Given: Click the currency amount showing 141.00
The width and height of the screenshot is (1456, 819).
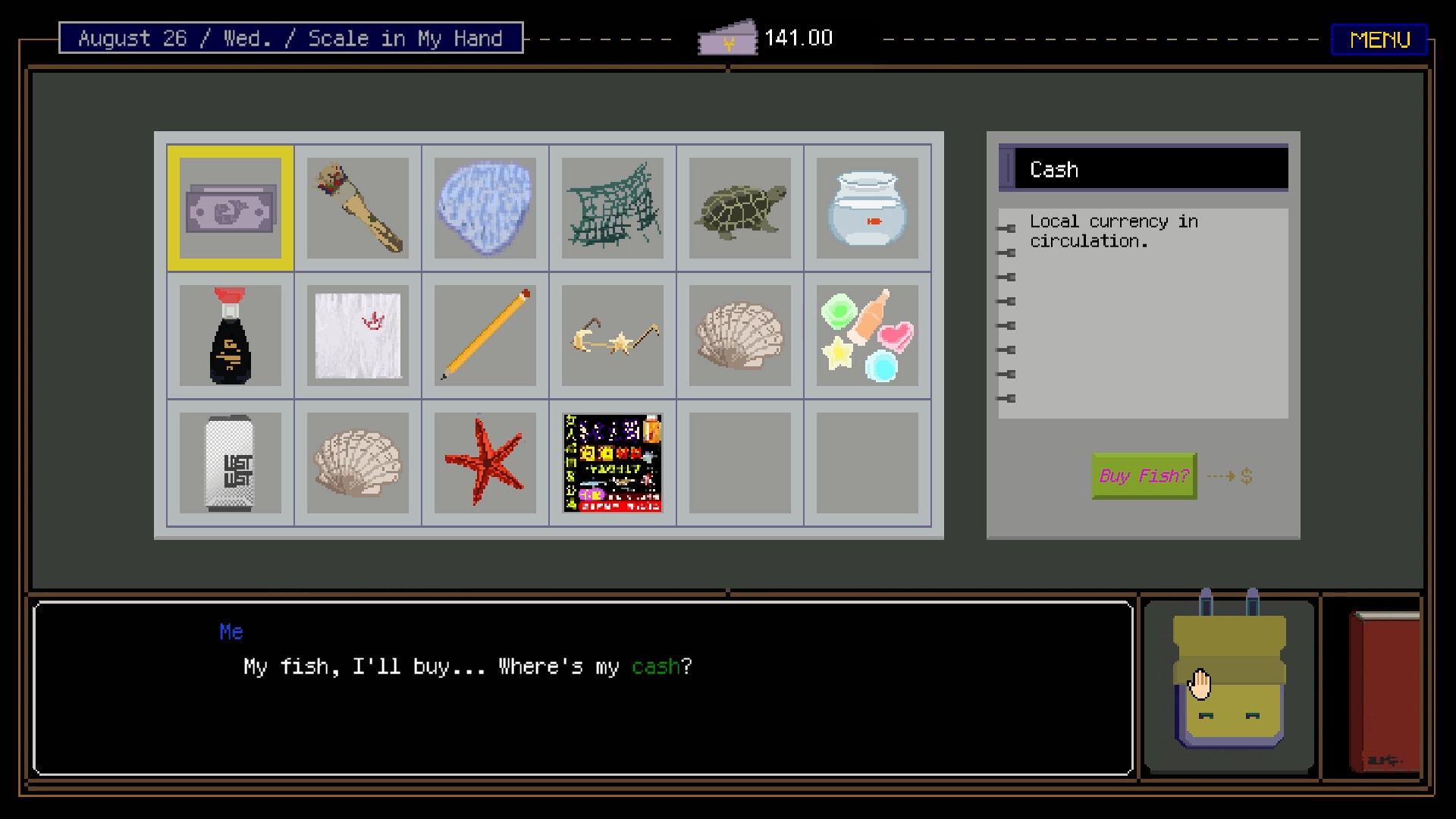Looking at the screenshot, I should [798, 37].
